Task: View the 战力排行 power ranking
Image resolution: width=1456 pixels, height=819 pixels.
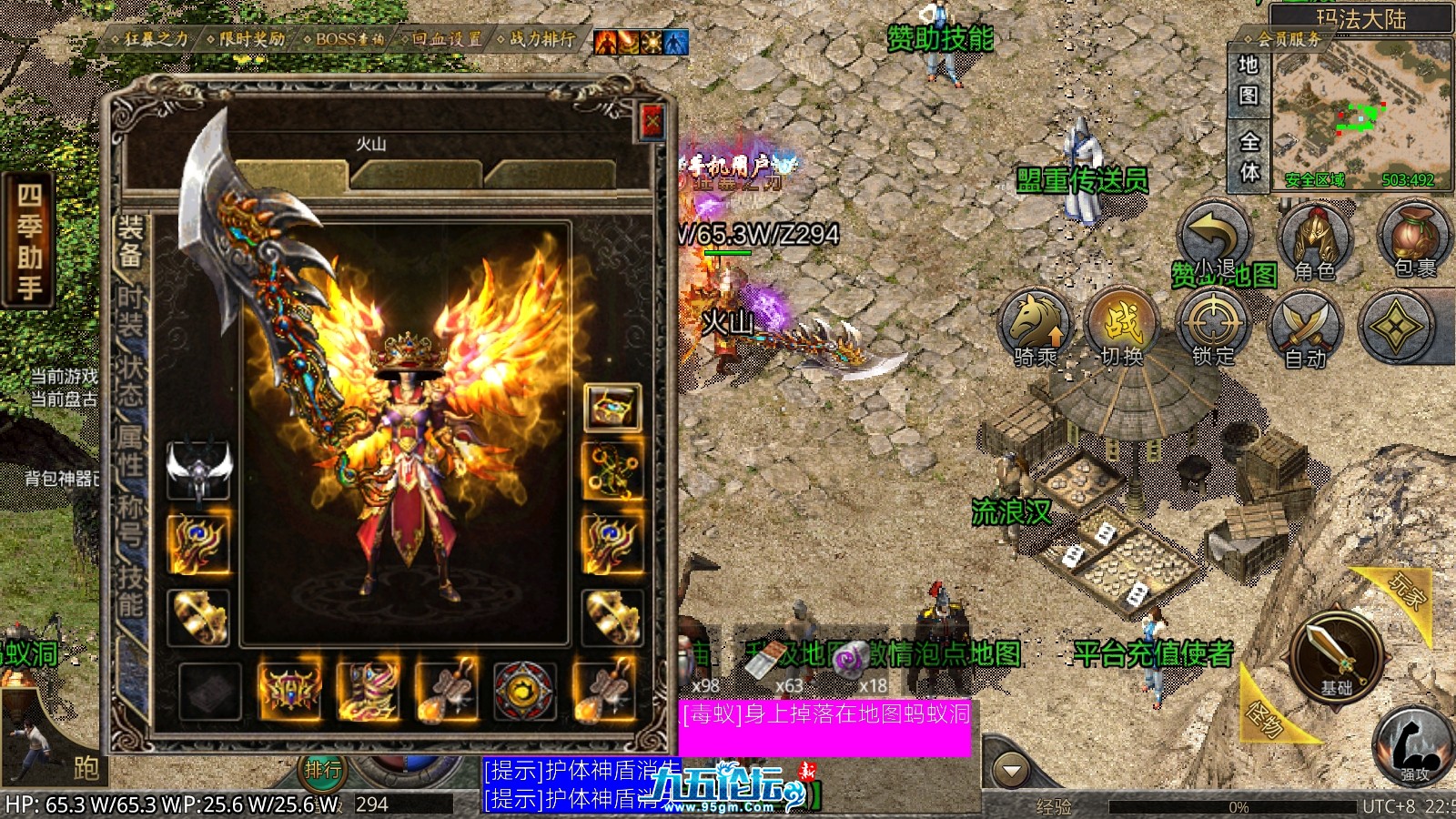Action: coord(539,39)
